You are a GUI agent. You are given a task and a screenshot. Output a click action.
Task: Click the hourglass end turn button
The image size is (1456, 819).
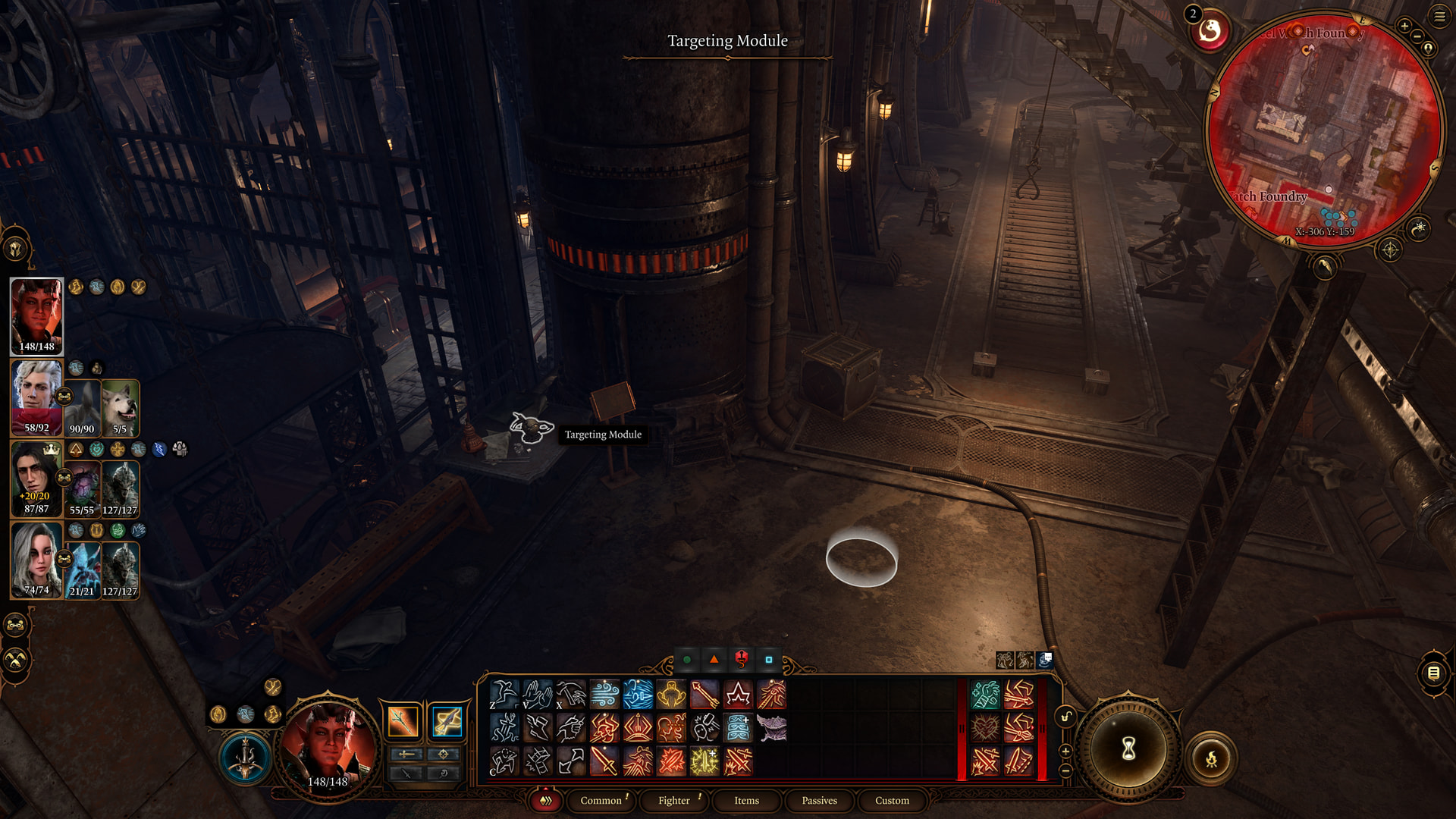point(1128,749)
